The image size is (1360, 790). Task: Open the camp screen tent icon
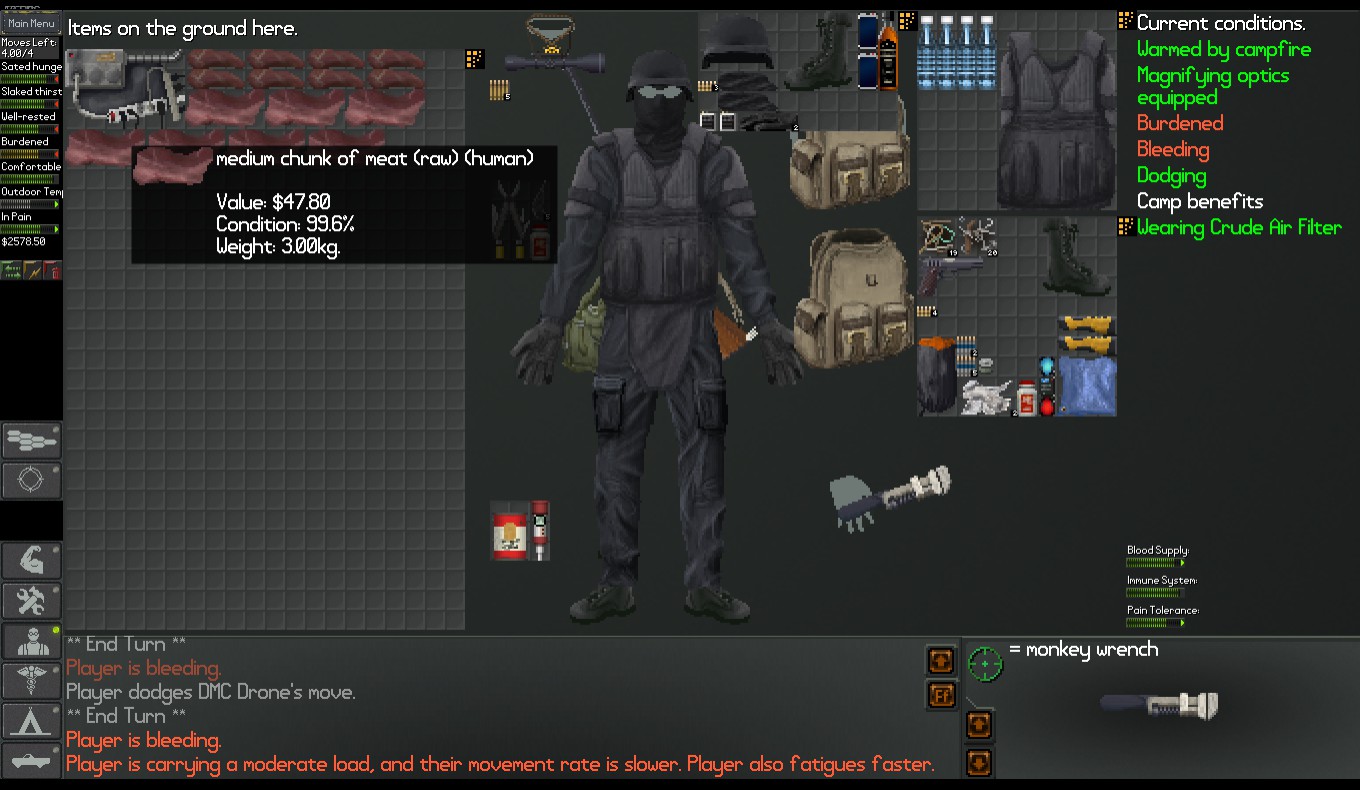point(31,720)
